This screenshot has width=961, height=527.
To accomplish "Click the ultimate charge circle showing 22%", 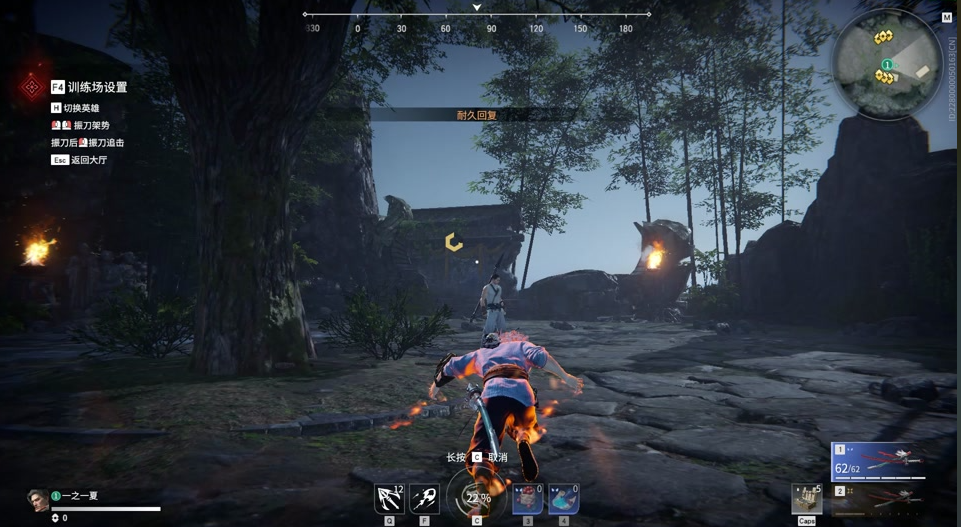I will pos(477,497).
